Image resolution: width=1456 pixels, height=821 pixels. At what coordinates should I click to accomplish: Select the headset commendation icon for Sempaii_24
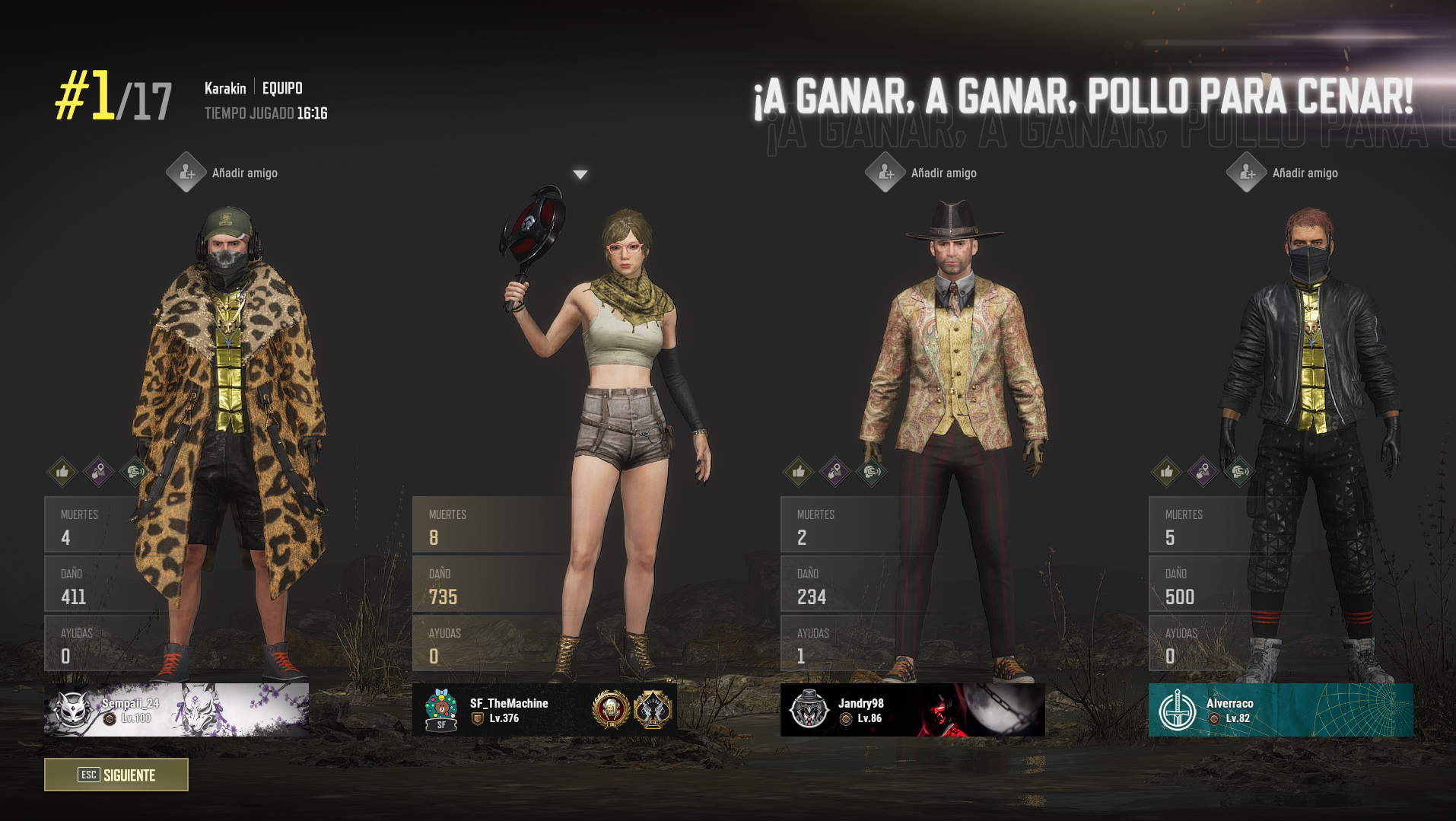coord(135,472)
